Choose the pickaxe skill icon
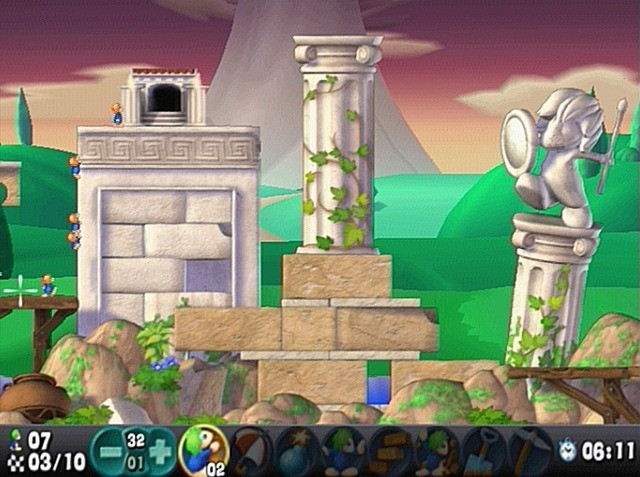This screenshot has width=640, height=477. click(x=528, y=448)
